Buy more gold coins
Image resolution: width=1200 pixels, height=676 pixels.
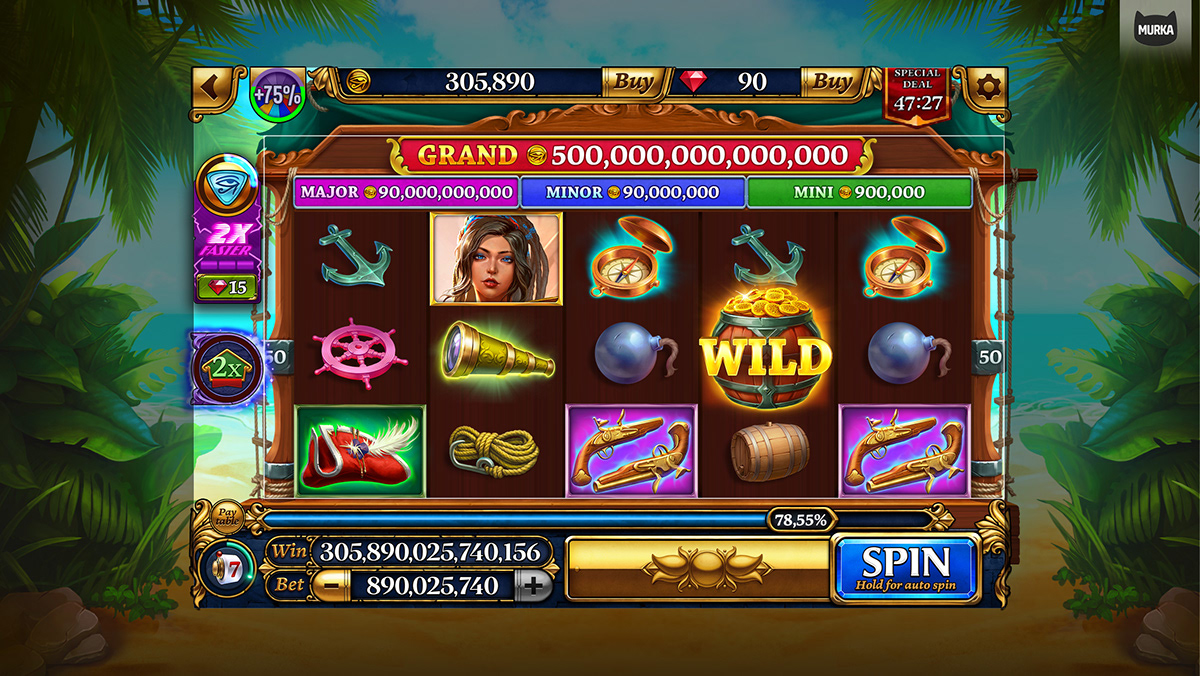[632, 82]
